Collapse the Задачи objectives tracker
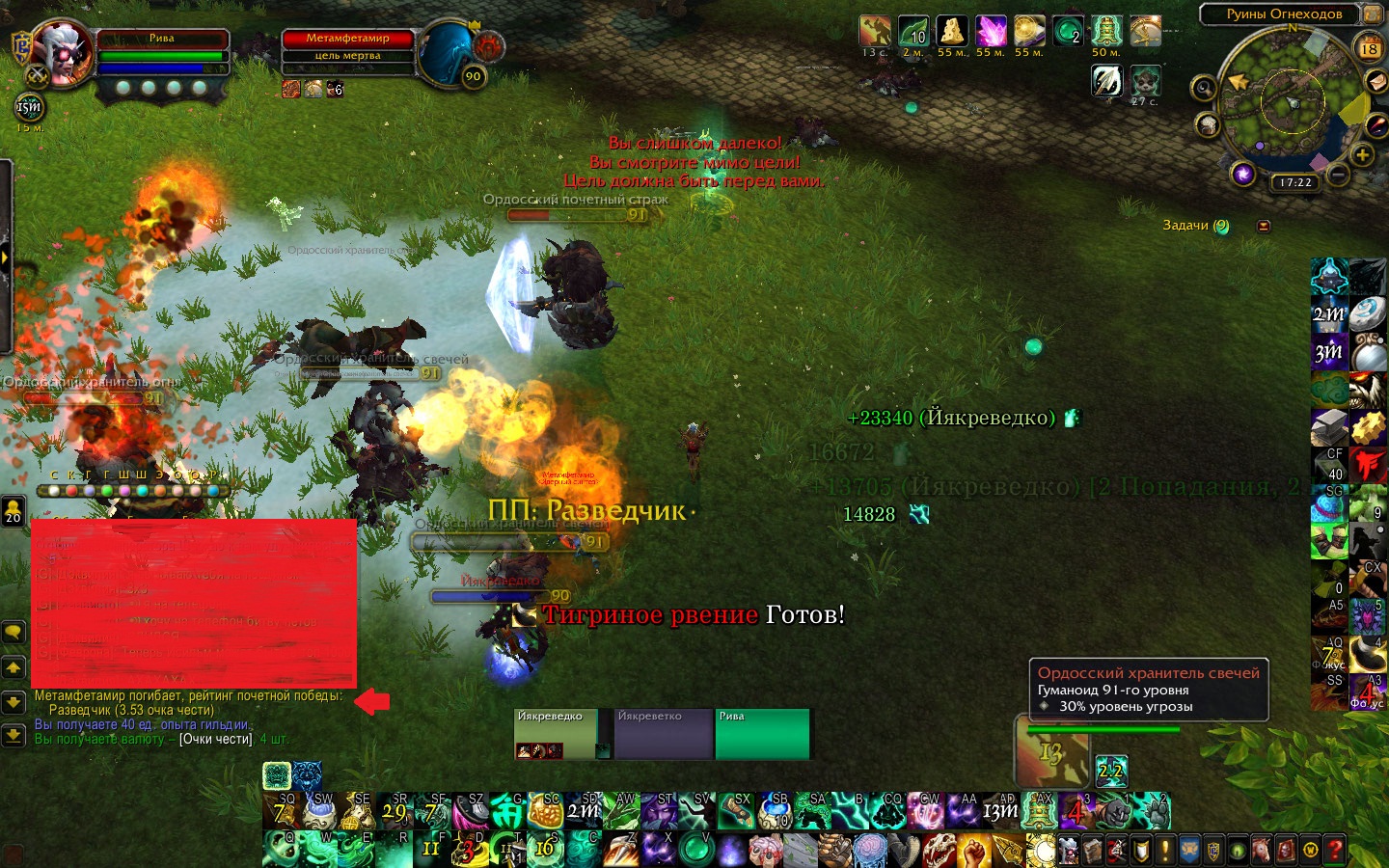 [1264, 226]
